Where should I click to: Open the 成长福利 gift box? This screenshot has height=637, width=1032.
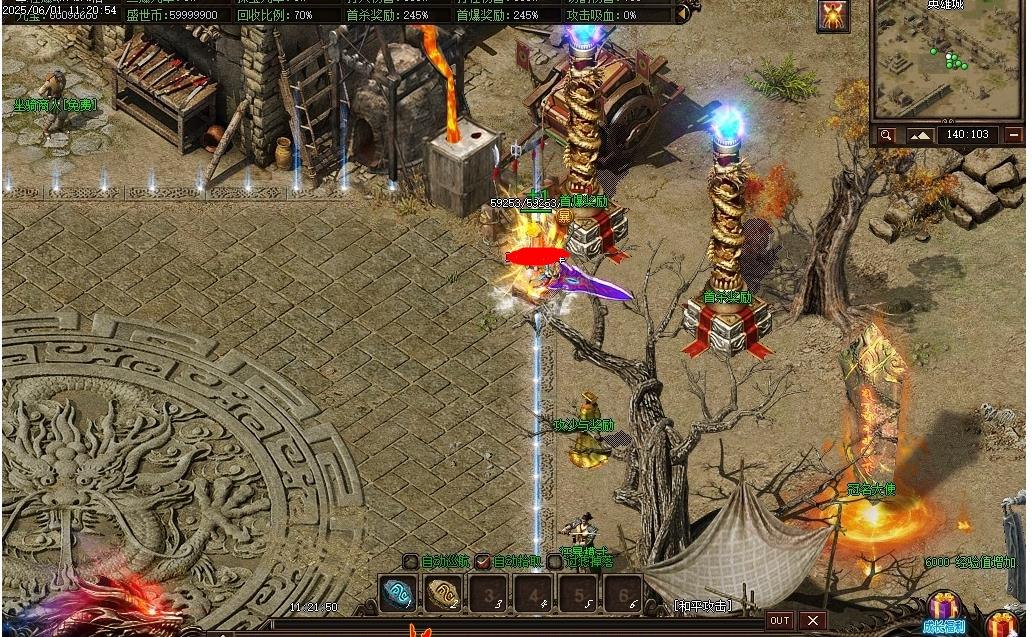tap(943, 608)
